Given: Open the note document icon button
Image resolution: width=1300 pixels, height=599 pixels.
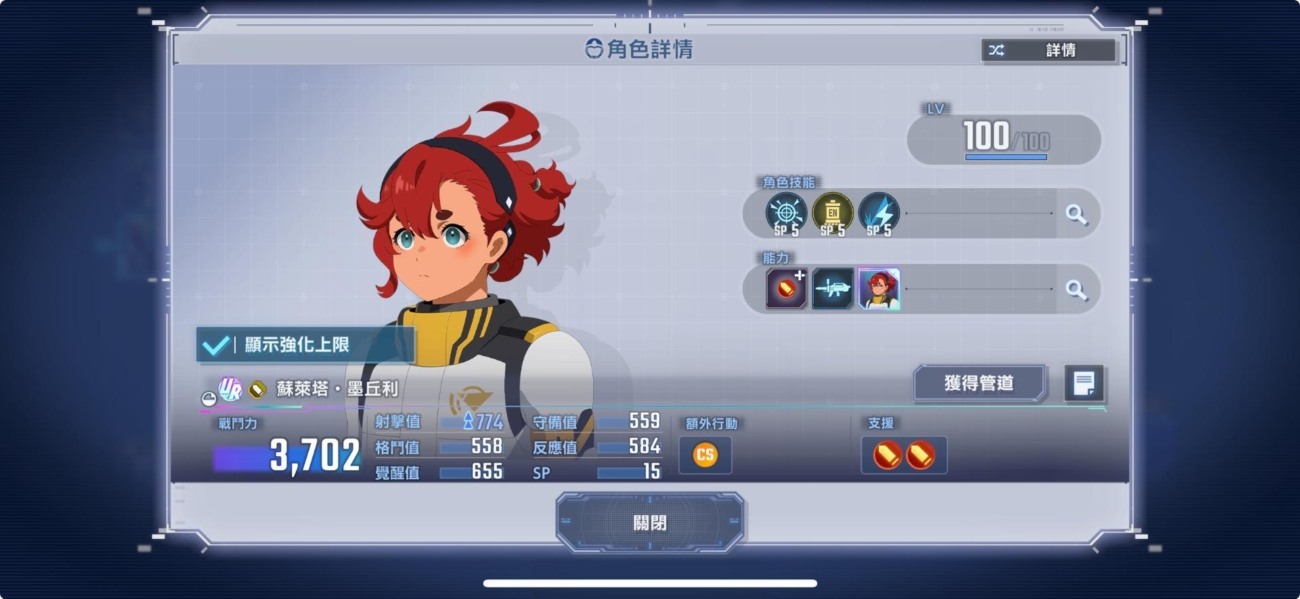Looking at the screenshot, I should [x=1084, y=383].
